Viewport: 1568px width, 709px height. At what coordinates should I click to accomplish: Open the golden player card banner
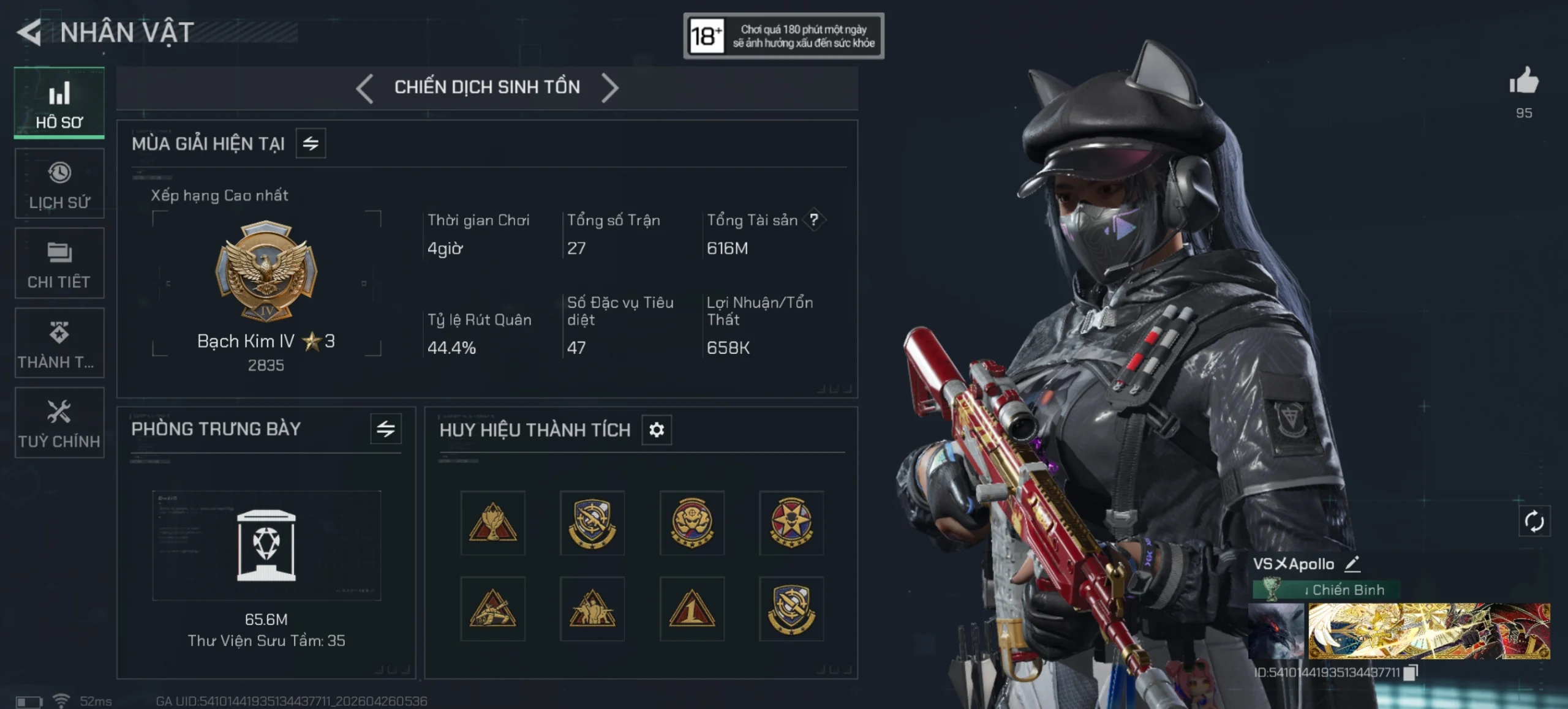click(1429, 631)
